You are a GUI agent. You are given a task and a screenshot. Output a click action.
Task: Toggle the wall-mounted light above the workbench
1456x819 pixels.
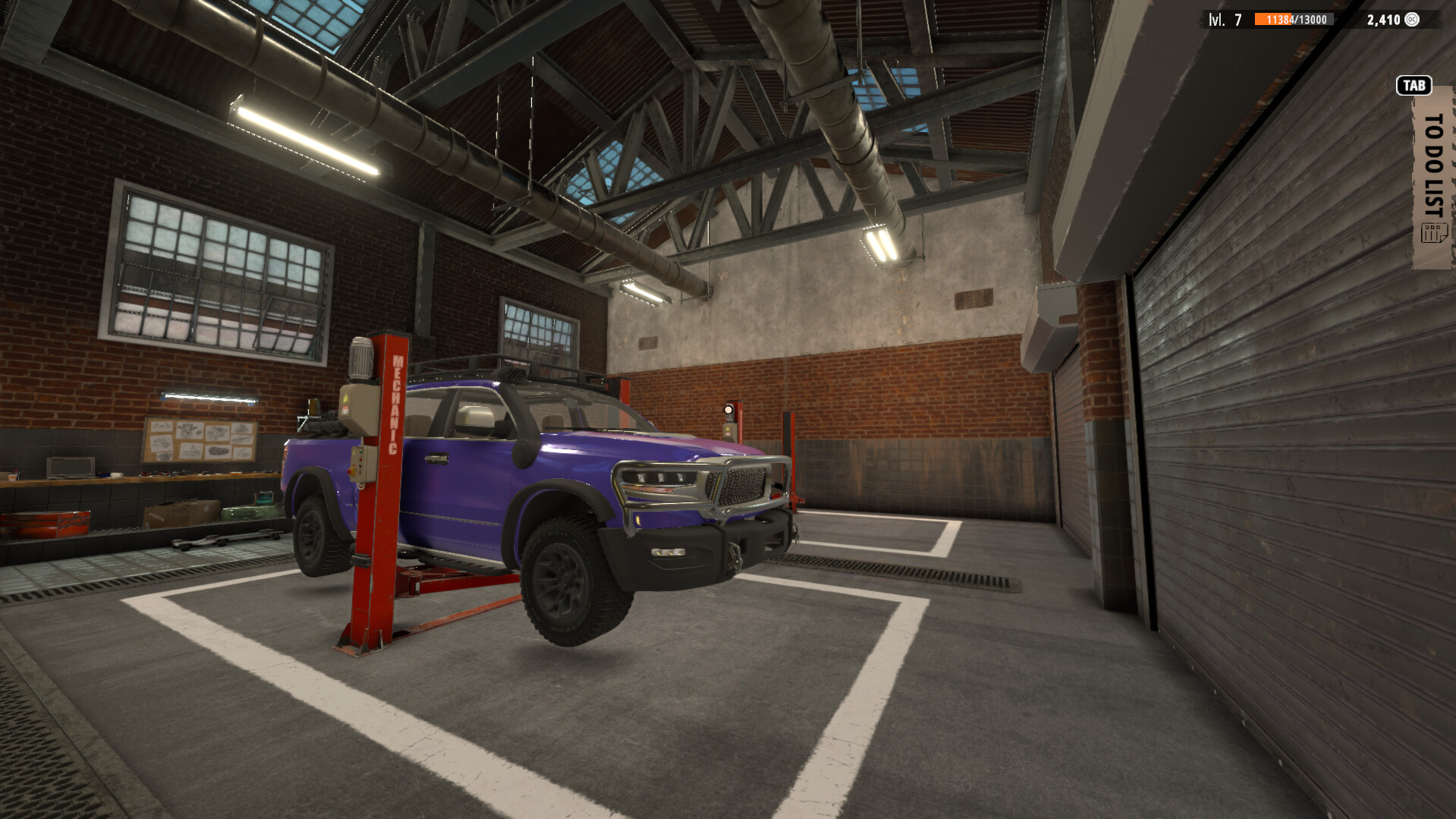206,395
